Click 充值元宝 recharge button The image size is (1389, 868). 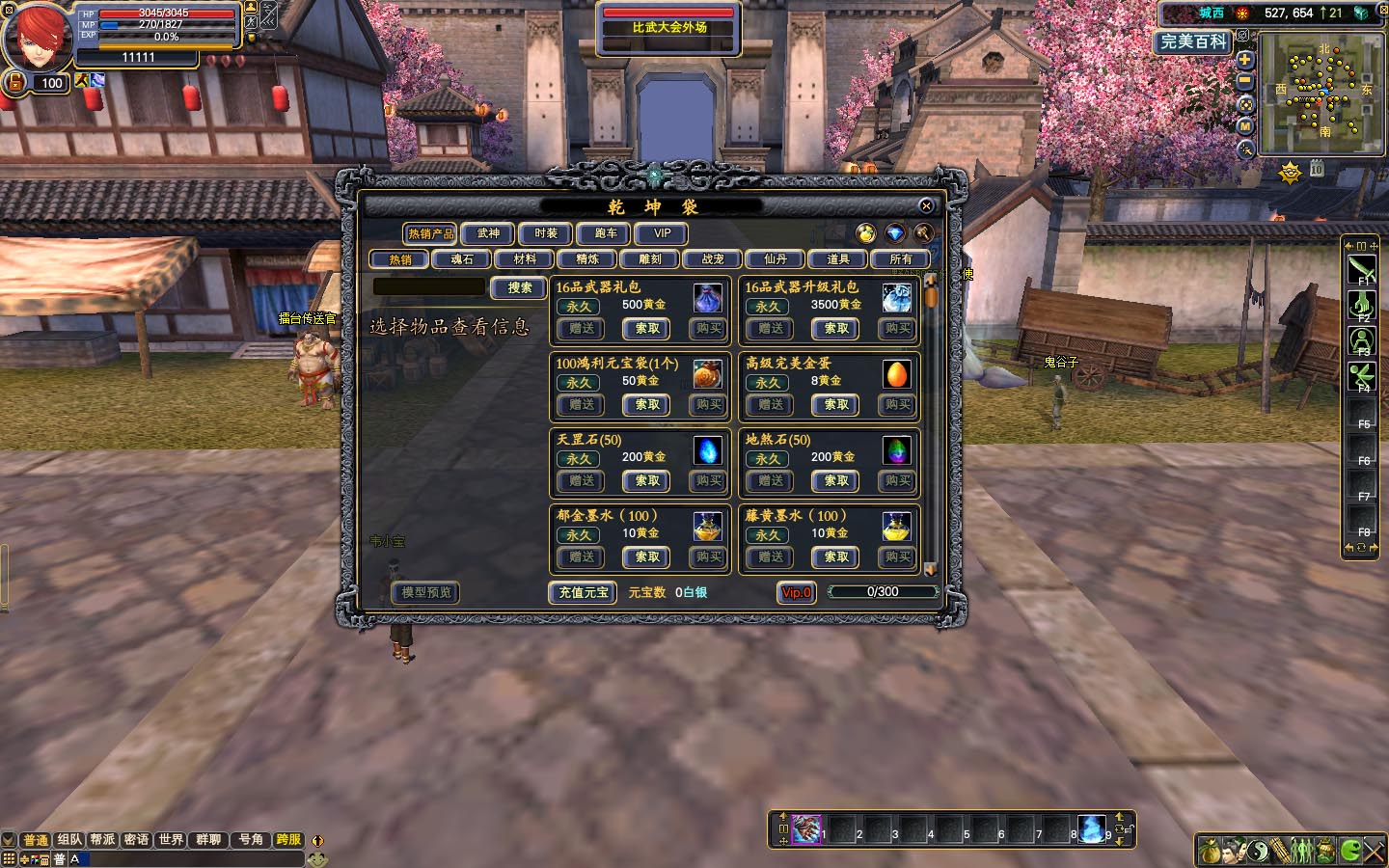[x=584, y=592]
